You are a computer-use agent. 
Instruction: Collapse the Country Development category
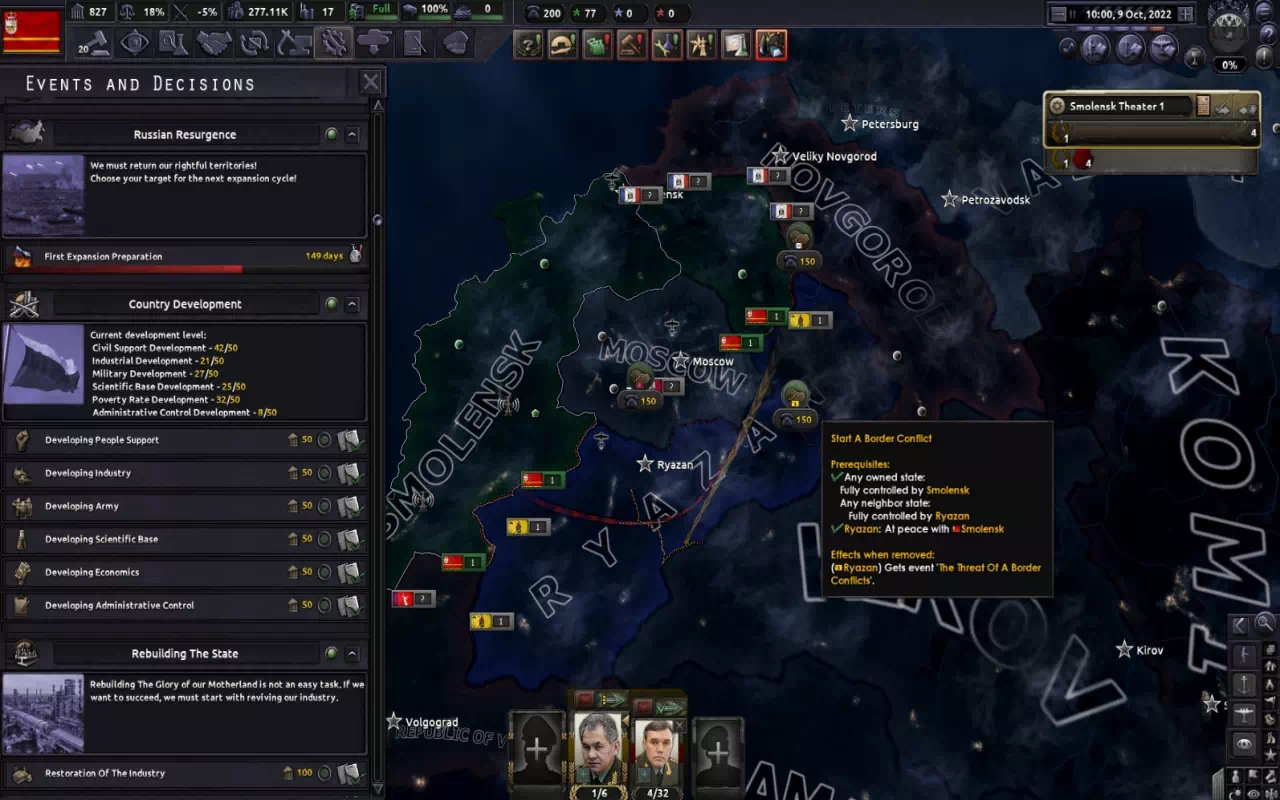tap(352, 304)
